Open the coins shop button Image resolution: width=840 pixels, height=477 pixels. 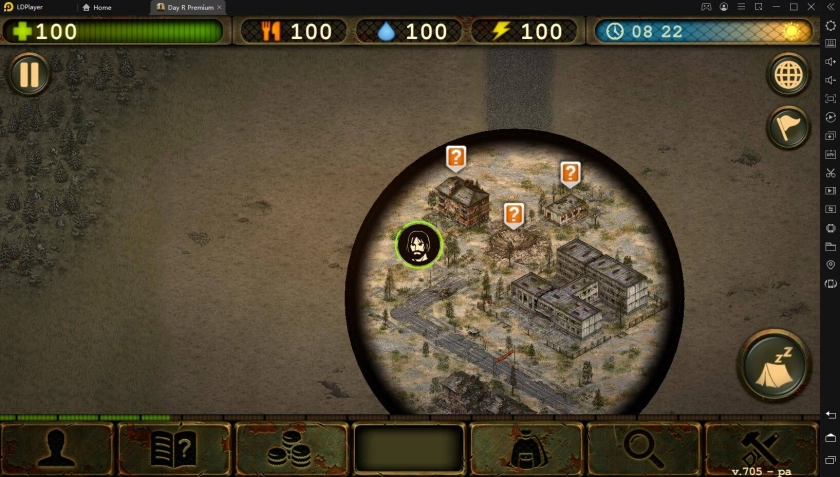coord(291,449)
